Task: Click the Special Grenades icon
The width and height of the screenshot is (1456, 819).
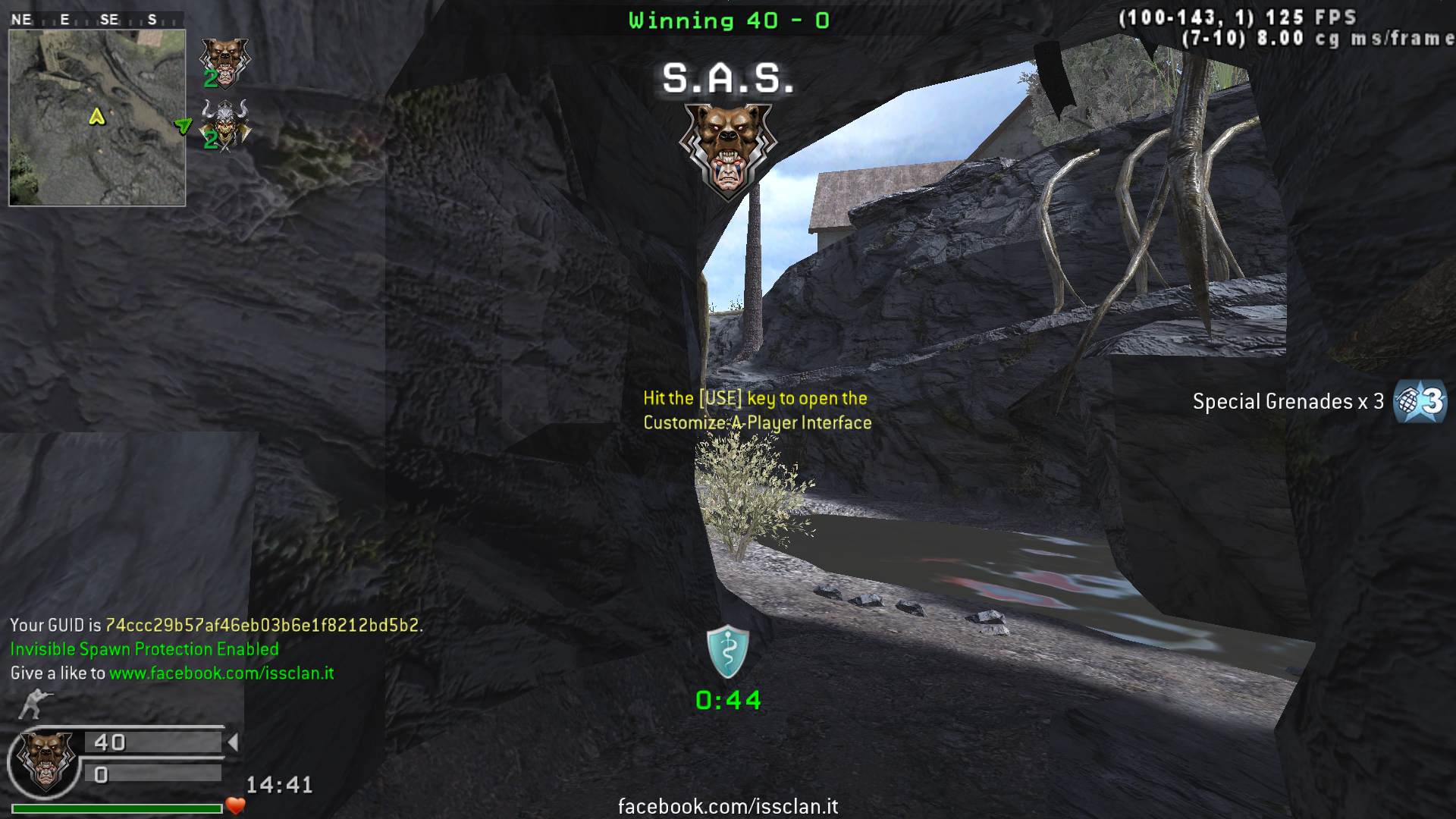Action: coord(1420,401)
